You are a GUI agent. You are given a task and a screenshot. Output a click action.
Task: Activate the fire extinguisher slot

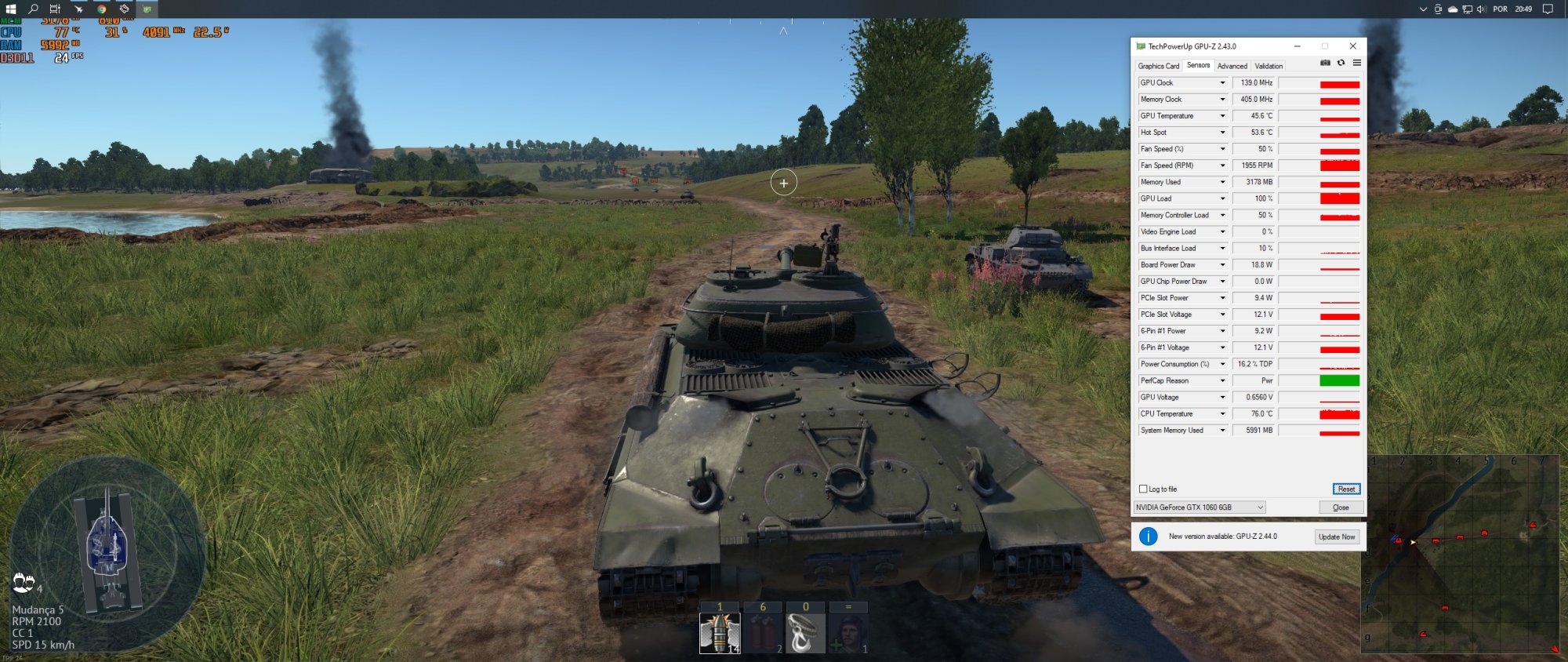pos(763,632)
